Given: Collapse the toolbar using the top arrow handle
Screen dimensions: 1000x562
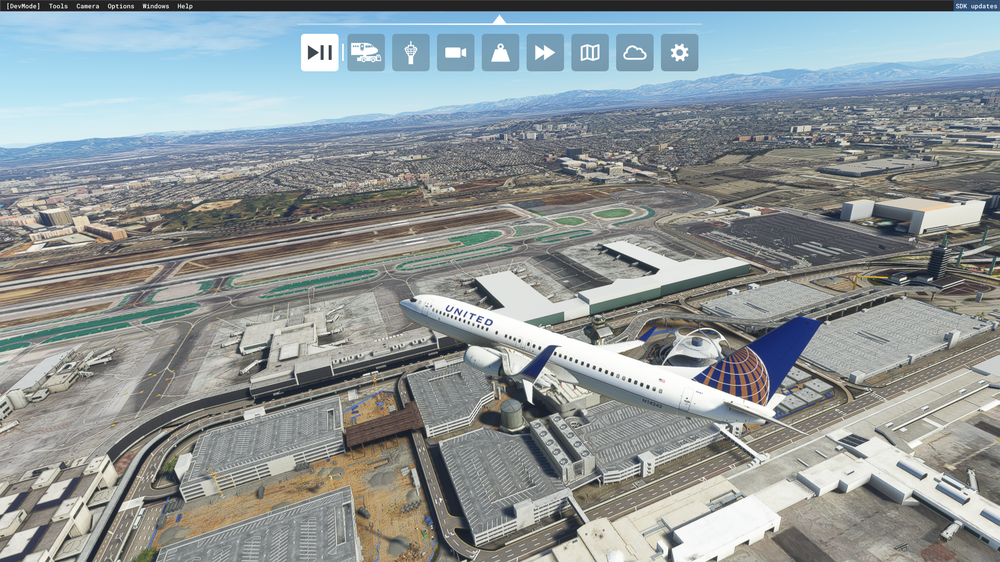Looking at the screenshot, I should coord(499,19).
